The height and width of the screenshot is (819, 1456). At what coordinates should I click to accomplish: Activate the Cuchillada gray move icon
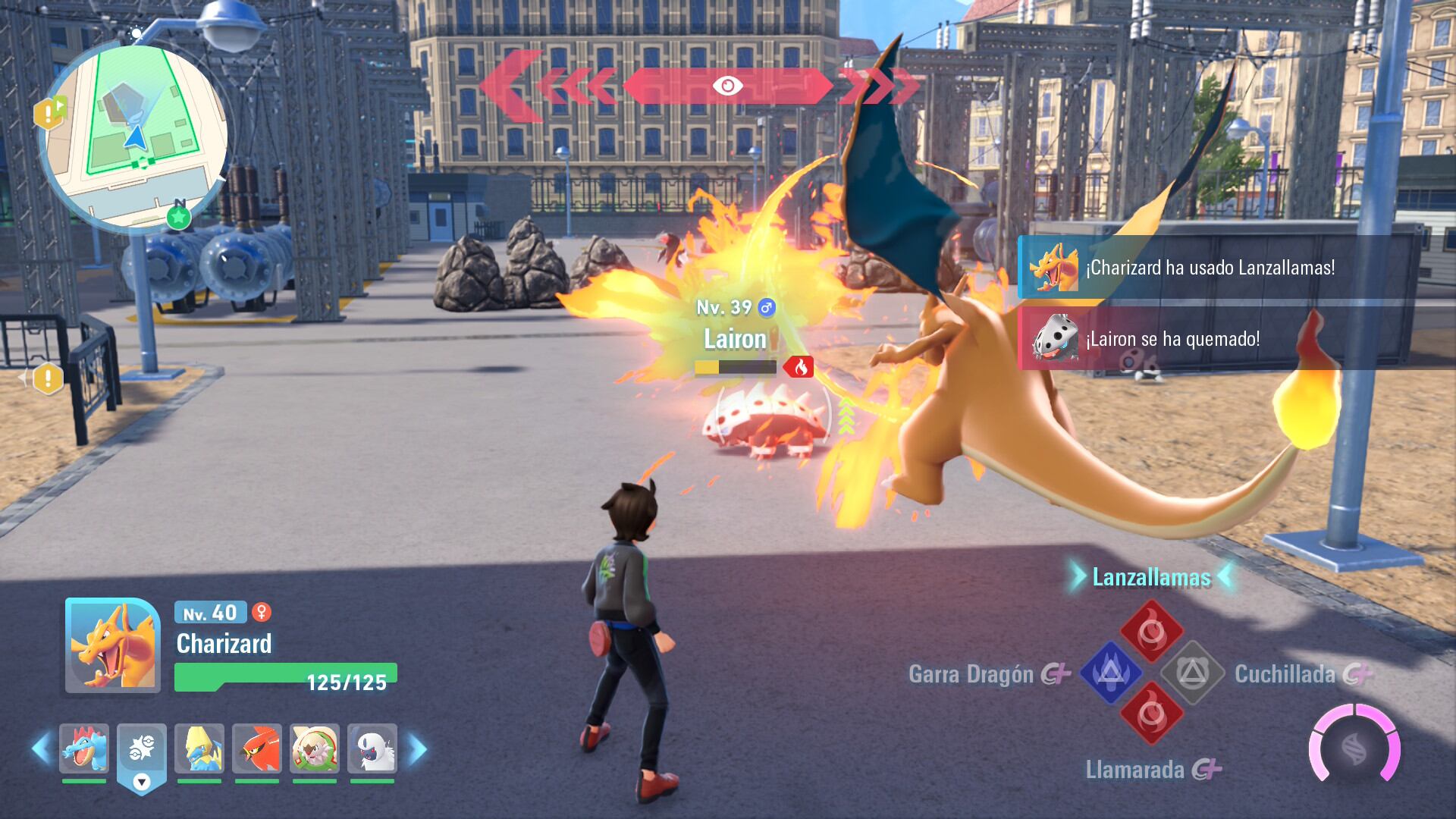pyautogui.click(x=1192, y=673)
